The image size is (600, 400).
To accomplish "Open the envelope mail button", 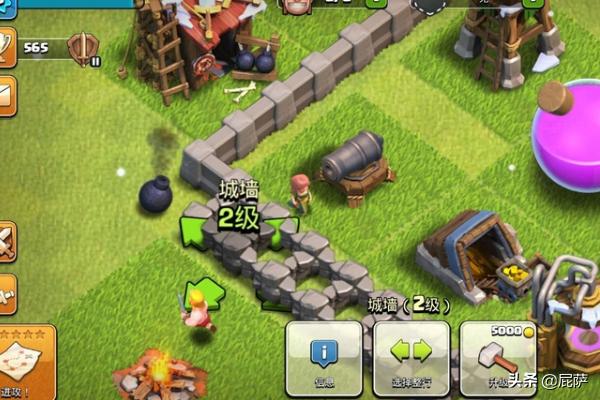I will 6,94.
